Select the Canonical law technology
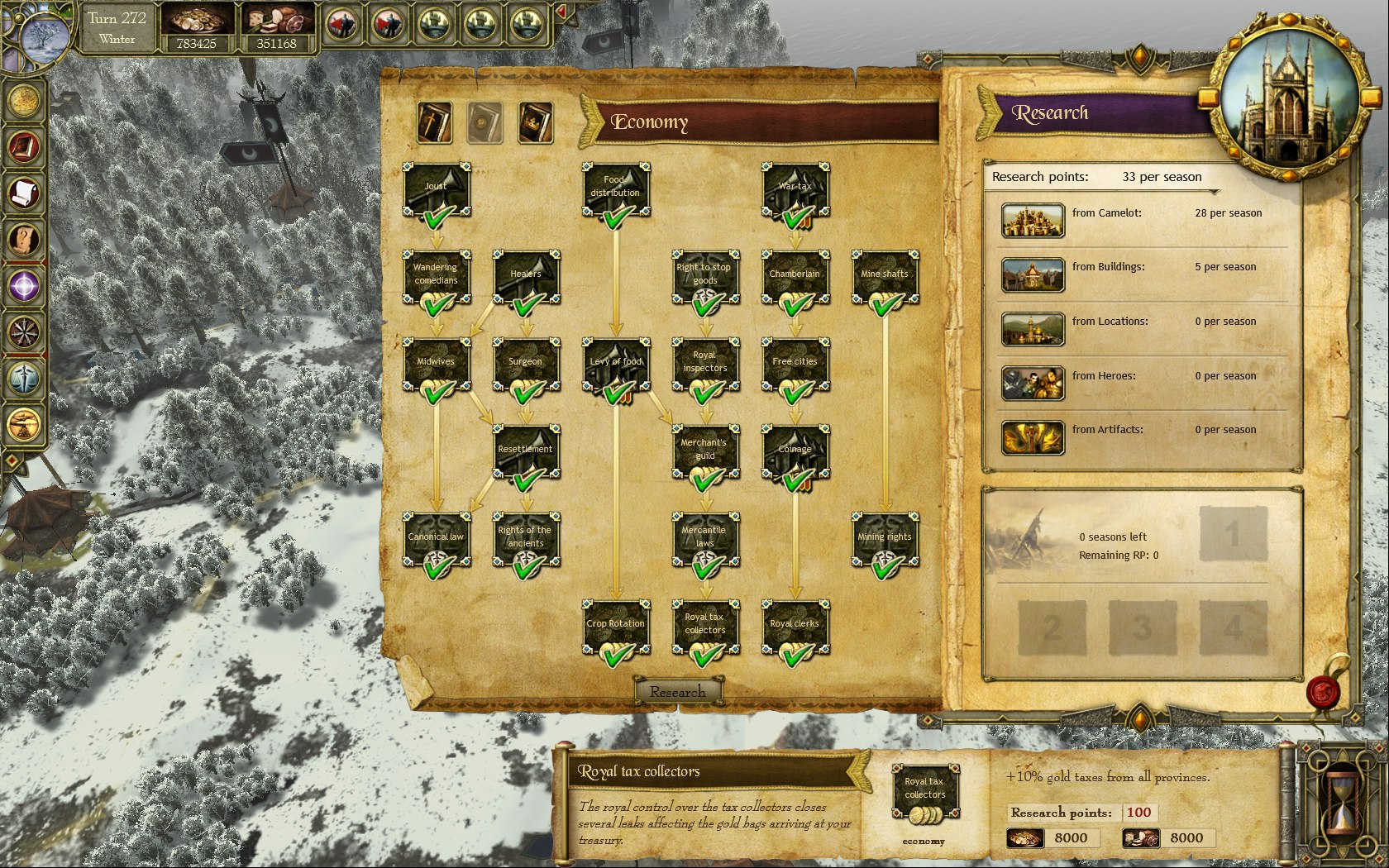 [437, 540]
